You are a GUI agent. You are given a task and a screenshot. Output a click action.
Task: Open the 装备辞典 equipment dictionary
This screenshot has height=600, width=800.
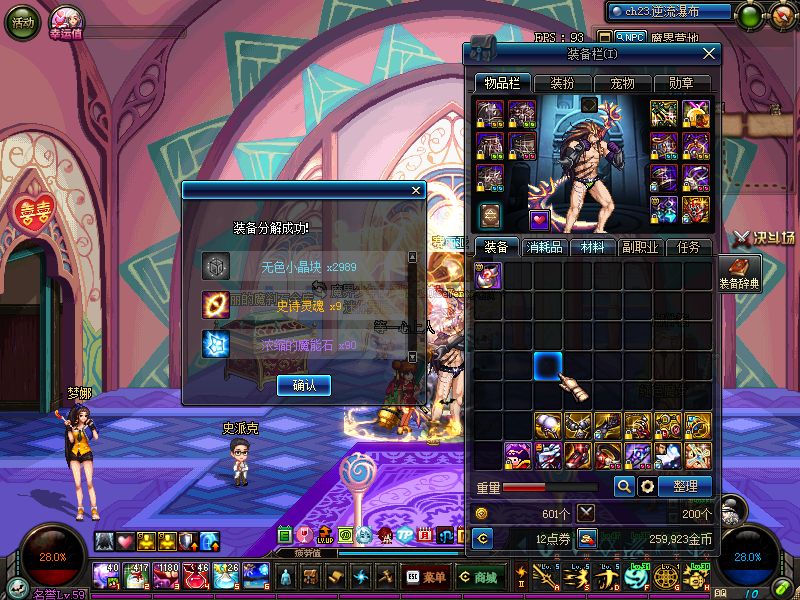(739, 273)
